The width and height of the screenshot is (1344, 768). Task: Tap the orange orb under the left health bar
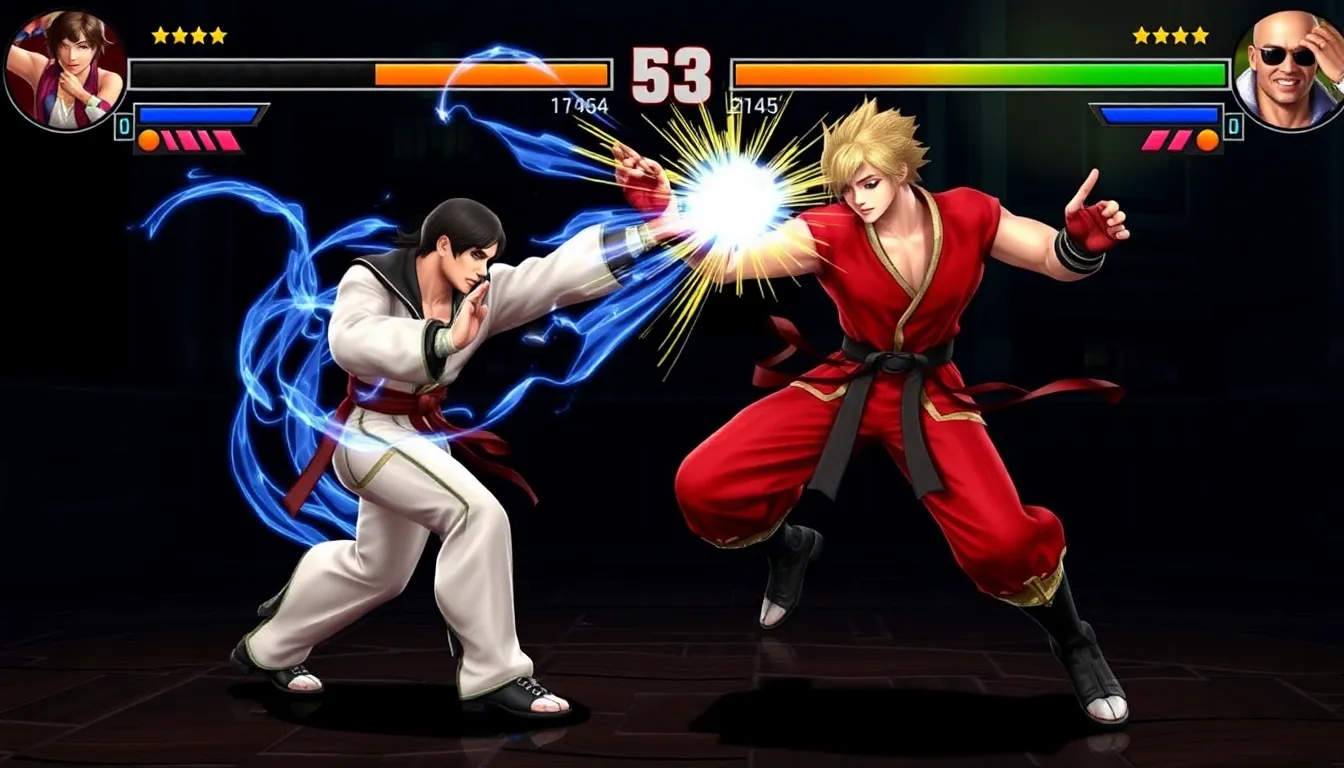coord(148,139)
